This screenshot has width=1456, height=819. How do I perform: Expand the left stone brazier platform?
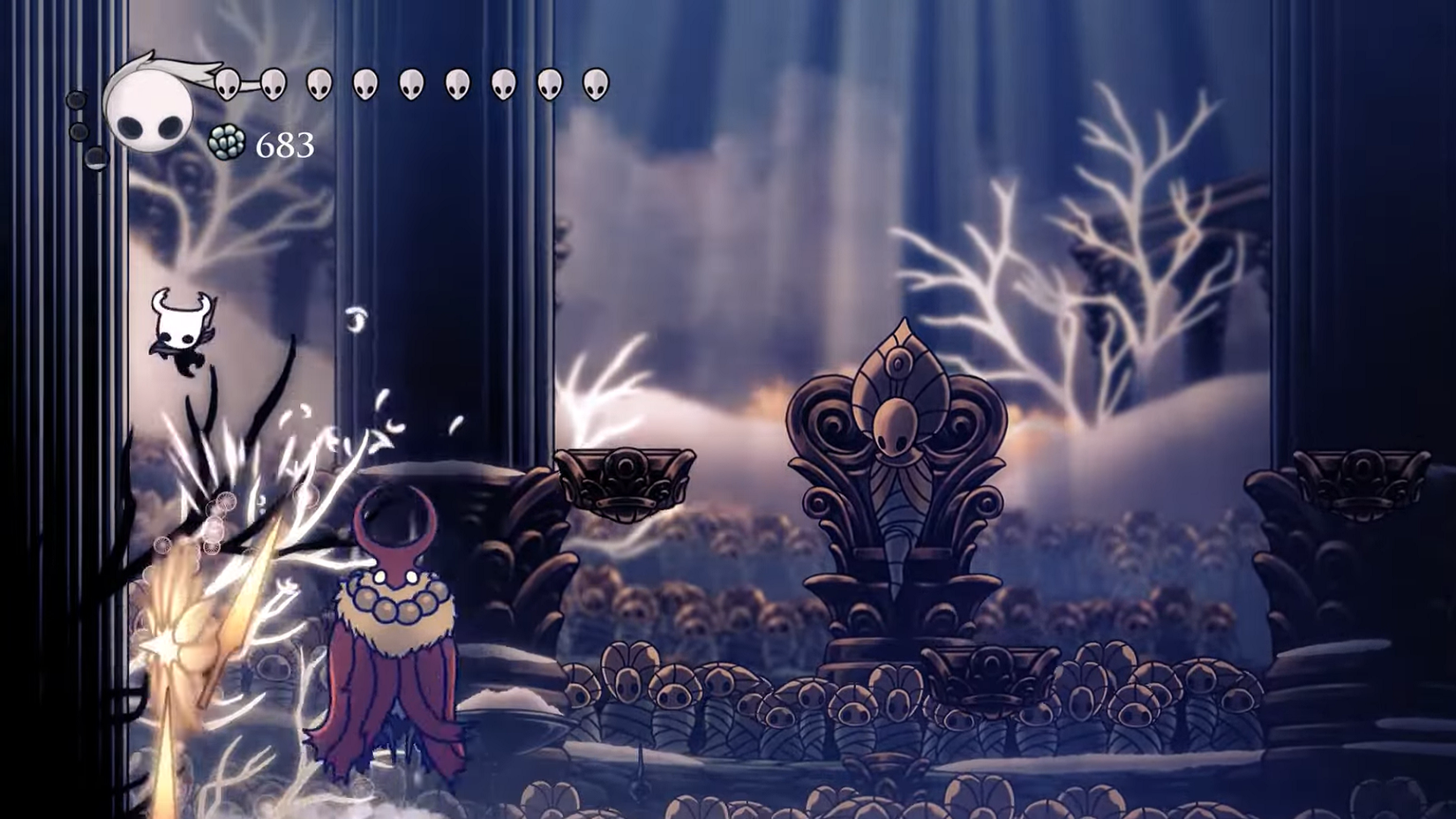tap(623, 481)
